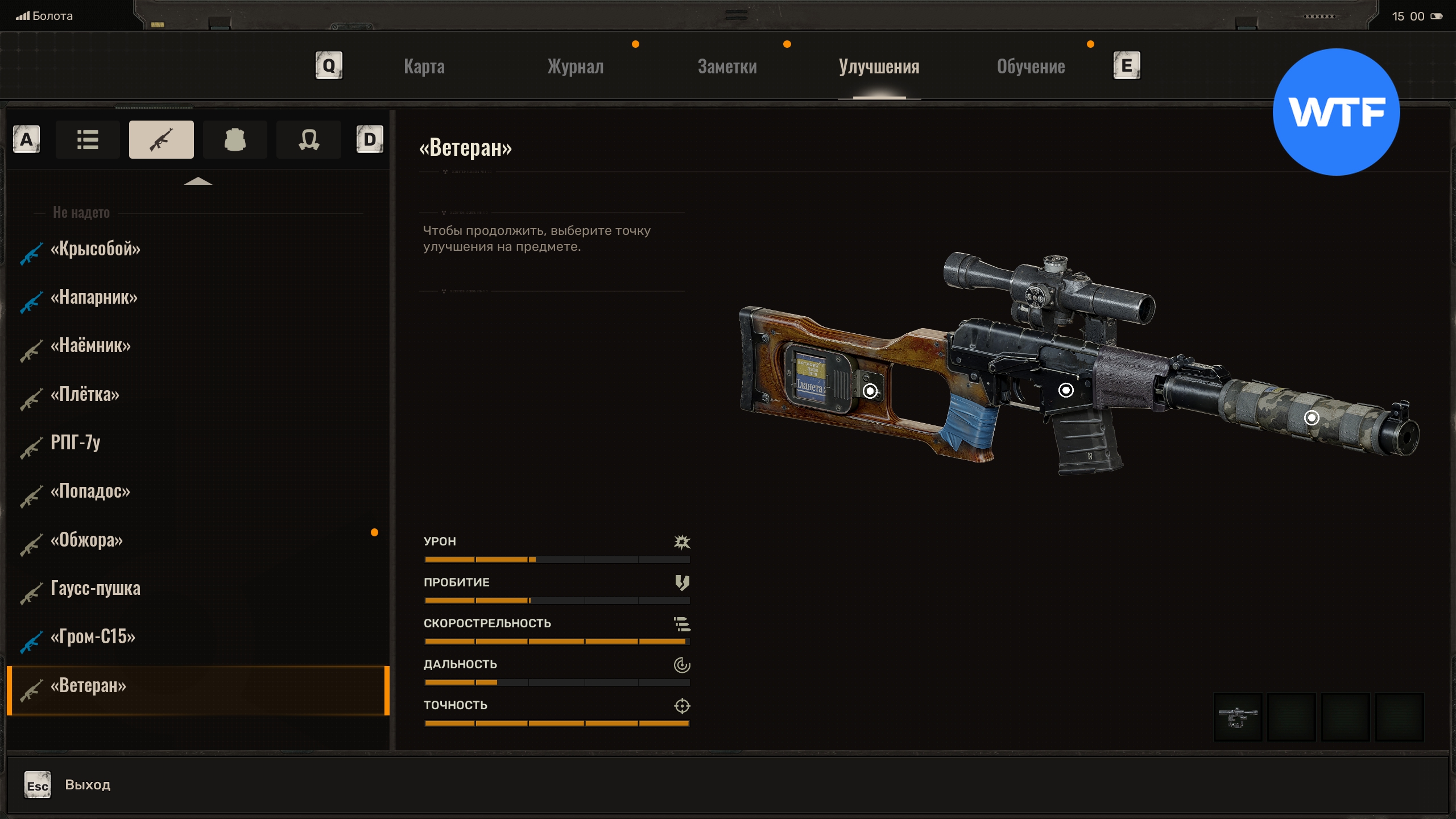
Task: Open the Карта tab
Action: pyautogui.click(x=424, y=67)
